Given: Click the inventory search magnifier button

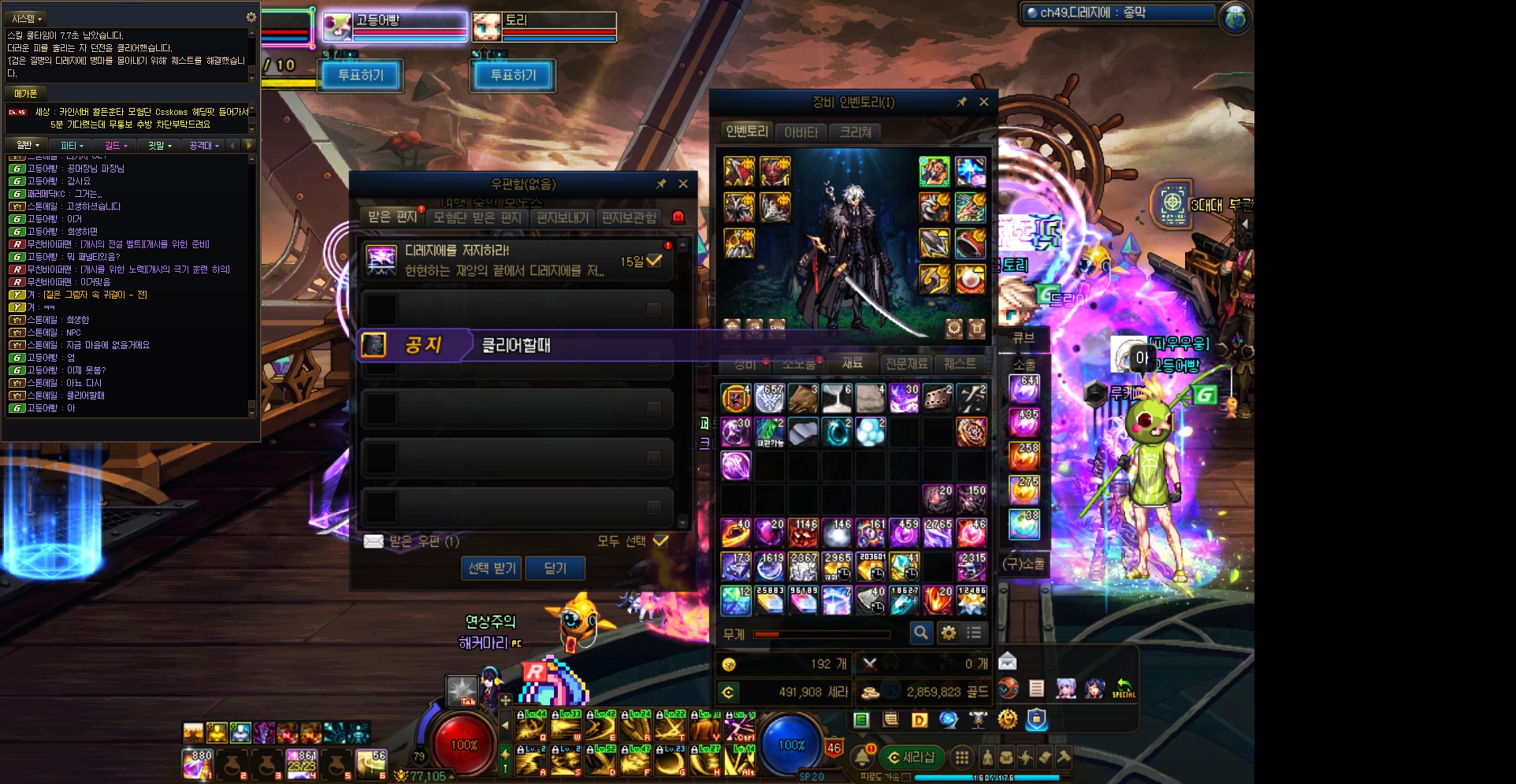Looking at the screenshot, I should [x=920, y=633].
